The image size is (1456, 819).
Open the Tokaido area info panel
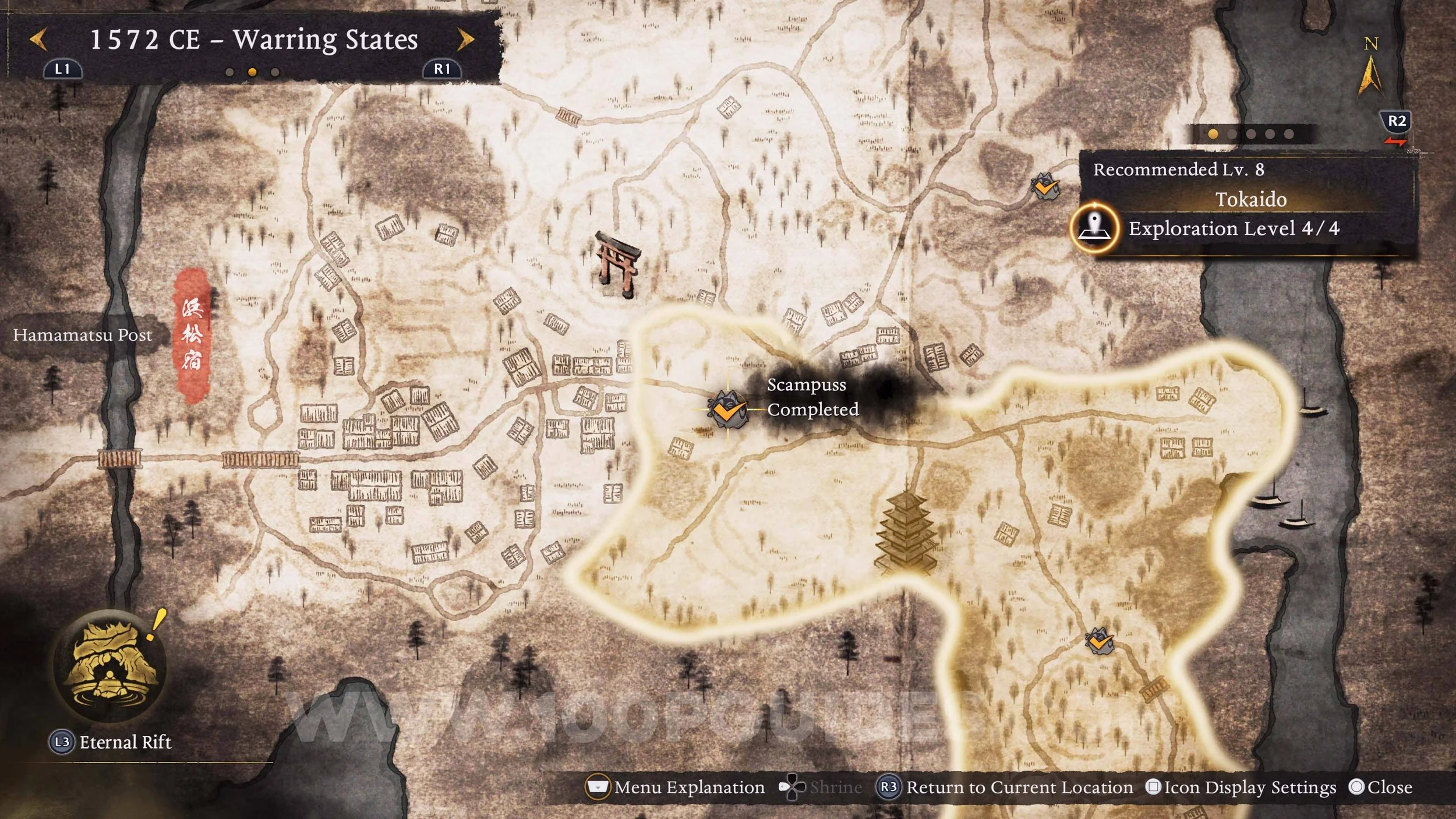pyautogui.click(x=1250, y=200)
